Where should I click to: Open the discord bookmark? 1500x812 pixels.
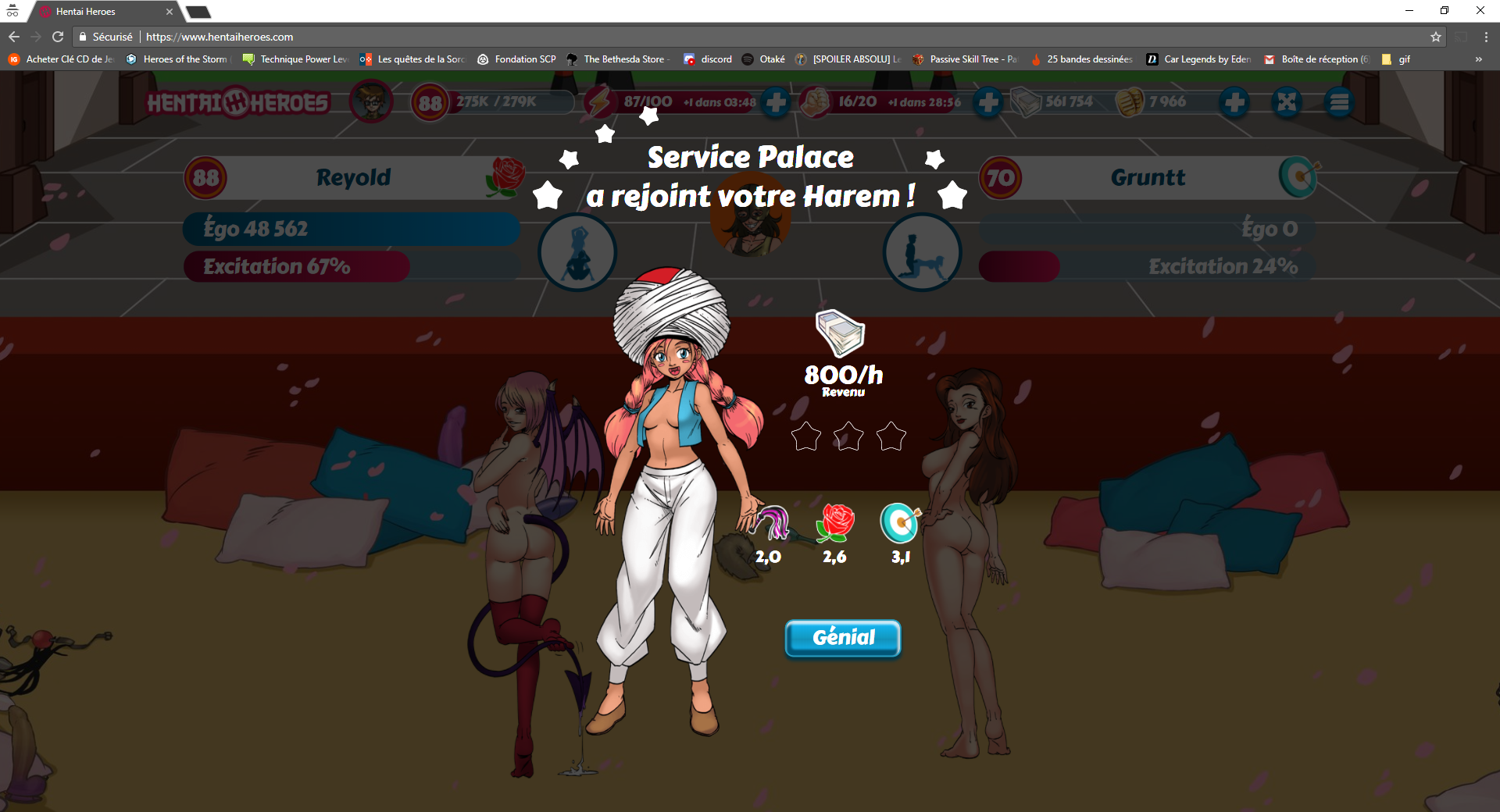708,59
